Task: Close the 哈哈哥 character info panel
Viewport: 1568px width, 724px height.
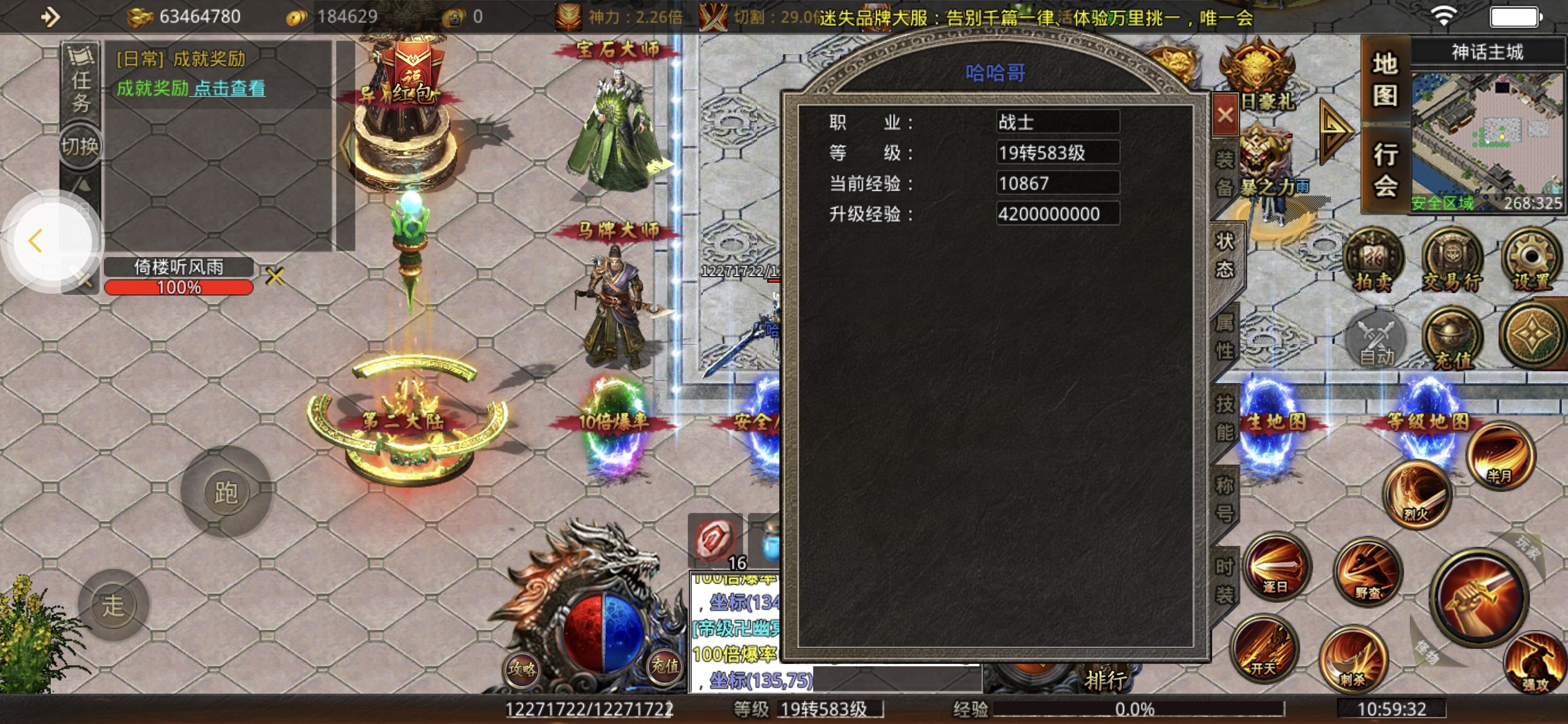Action: pyautogui.click(x=1224, y=114)
